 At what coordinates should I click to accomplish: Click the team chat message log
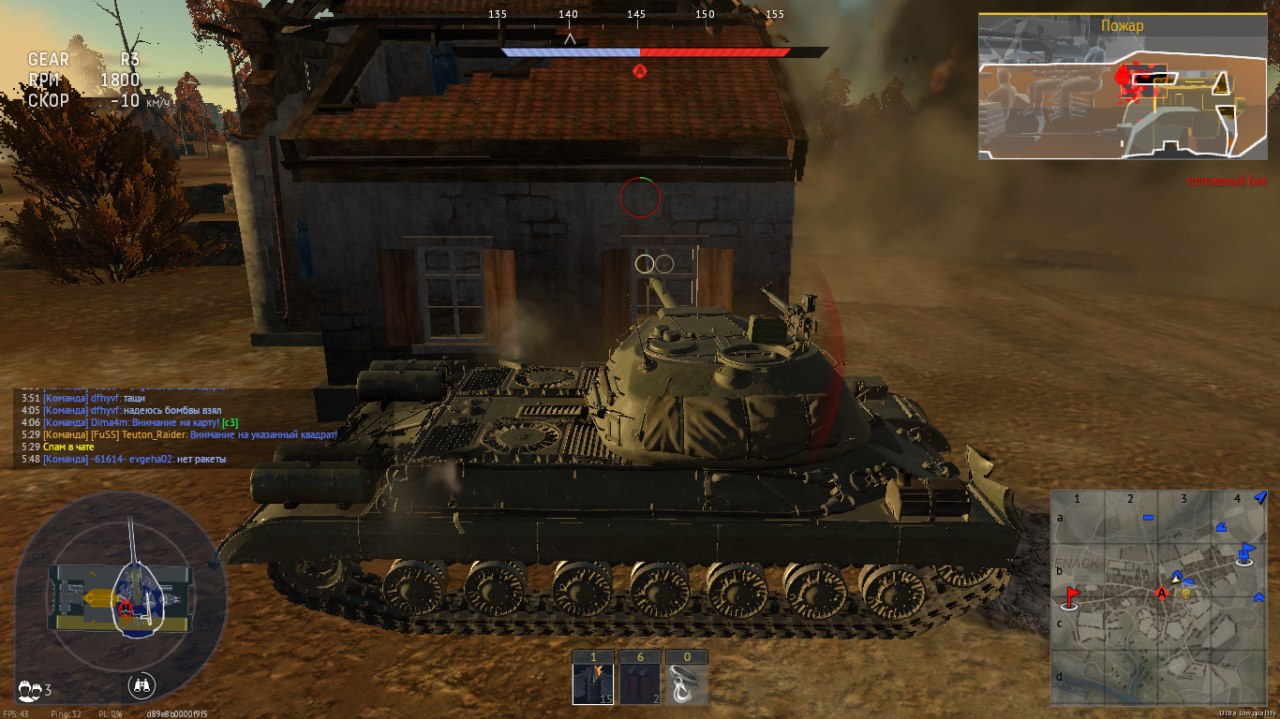180,428
